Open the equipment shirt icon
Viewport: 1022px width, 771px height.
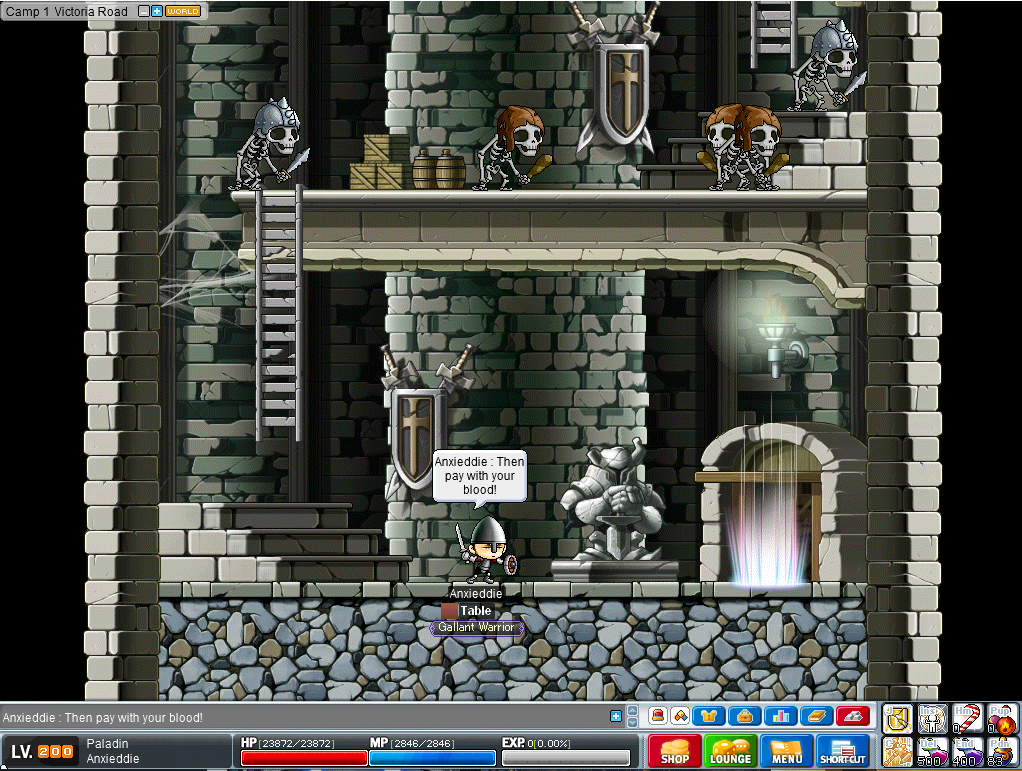click(x=709, y=716)
